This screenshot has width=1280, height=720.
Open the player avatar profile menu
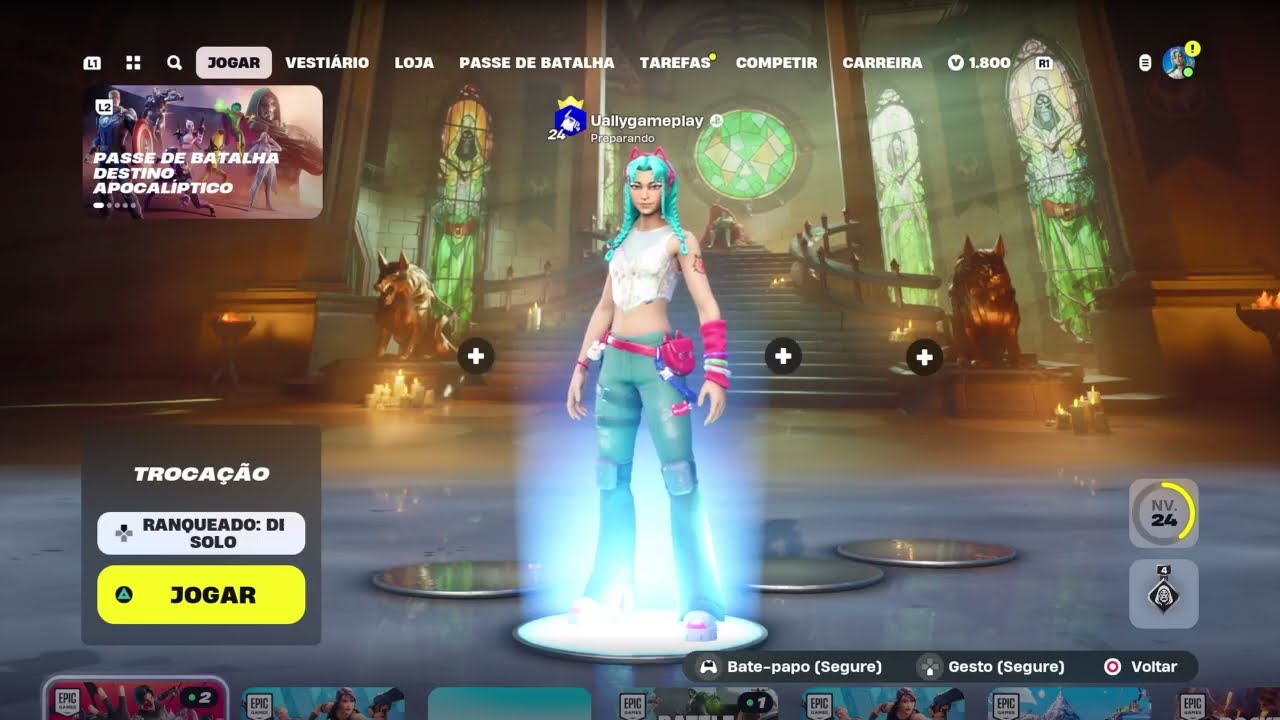[x=1178, y=62]
